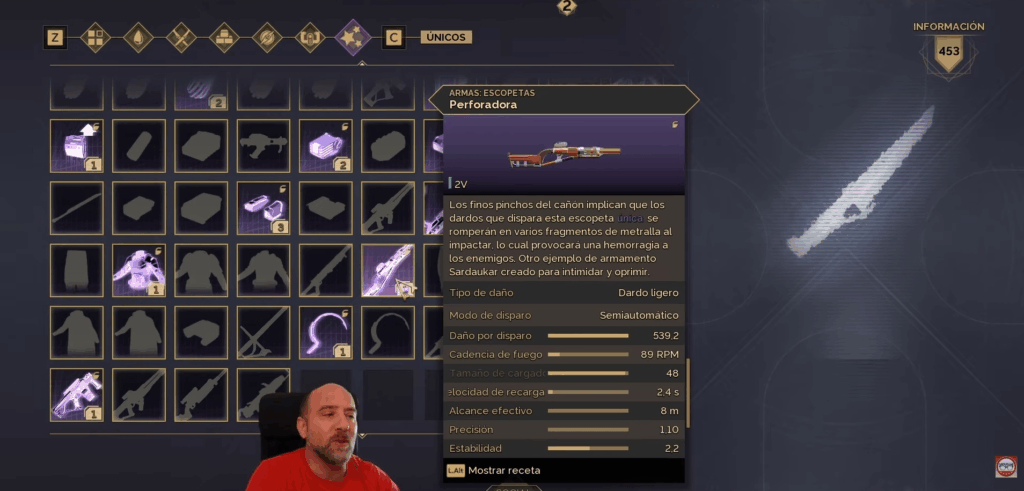The height and width of the screenshot is (491, 1024).
Task: Choose the glowing assault rifle slot
Action: pos(76,394)
